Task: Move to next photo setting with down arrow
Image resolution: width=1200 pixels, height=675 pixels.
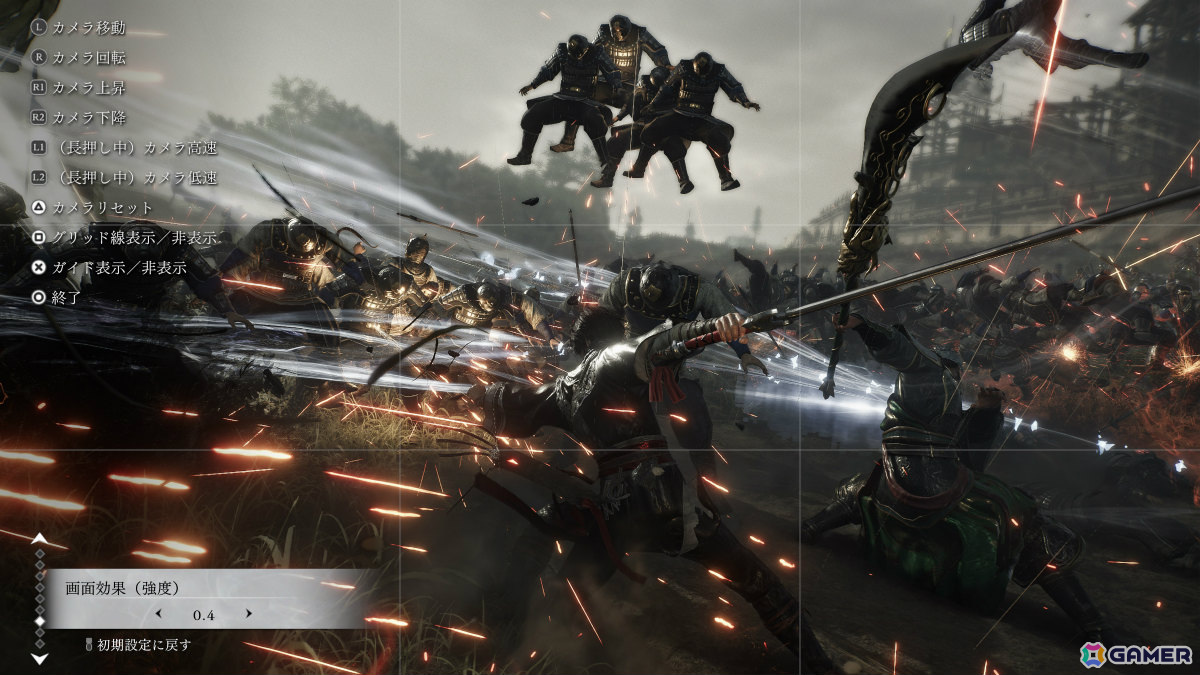Action: [39, 658]
